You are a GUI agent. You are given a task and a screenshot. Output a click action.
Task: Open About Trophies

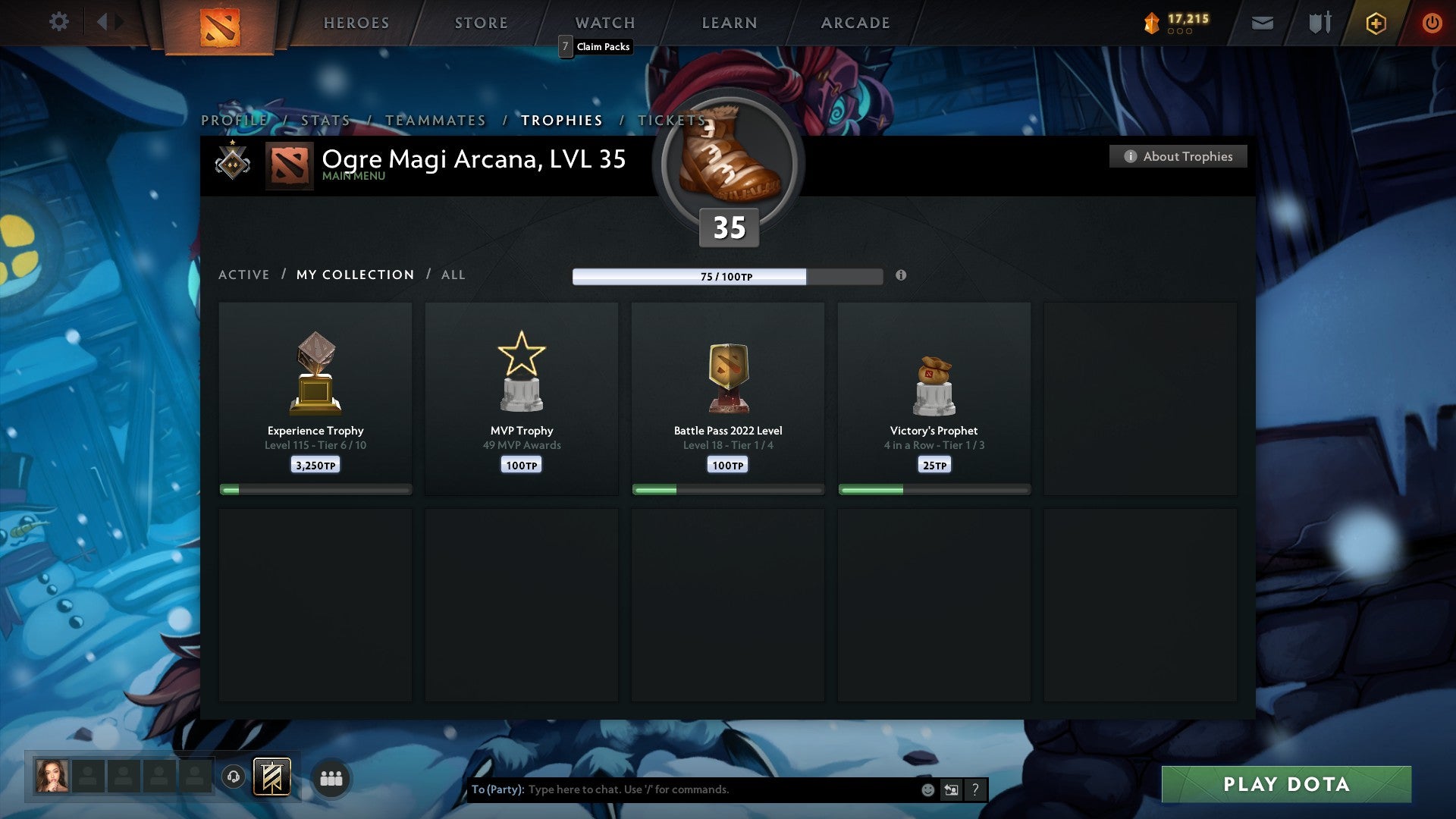pyautogui.click(x=1178, y=156)
